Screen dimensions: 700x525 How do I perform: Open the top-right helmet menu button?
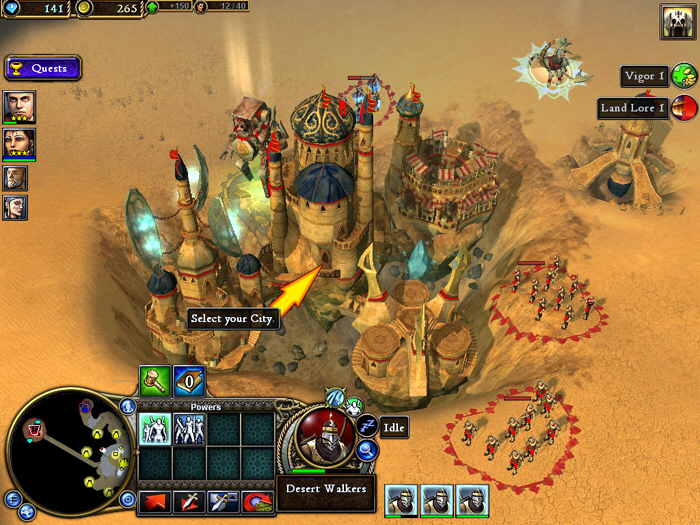[678, 22]
